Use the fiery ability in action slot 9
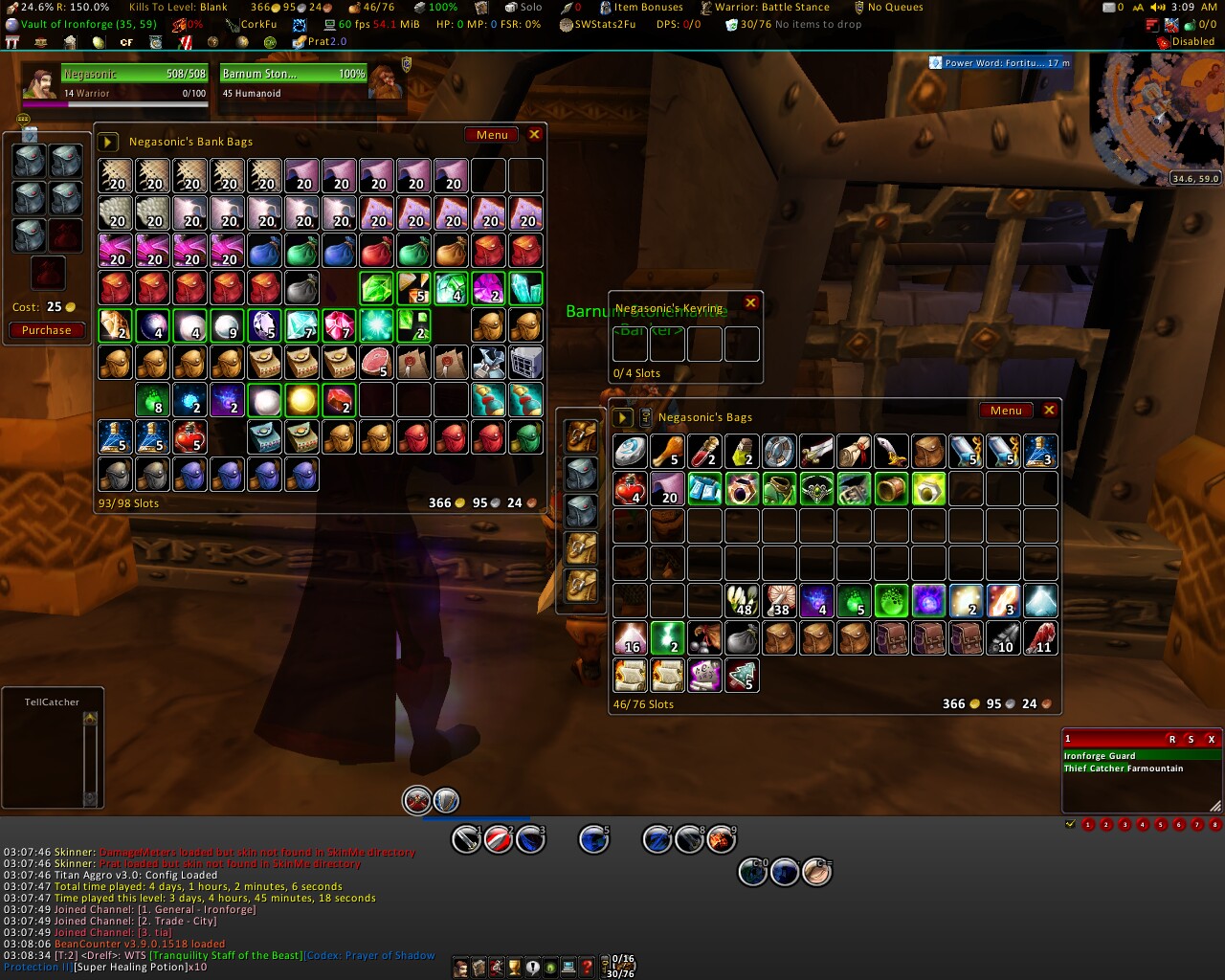This screenshot has width=1225, height=980. (x=721, y=839)
